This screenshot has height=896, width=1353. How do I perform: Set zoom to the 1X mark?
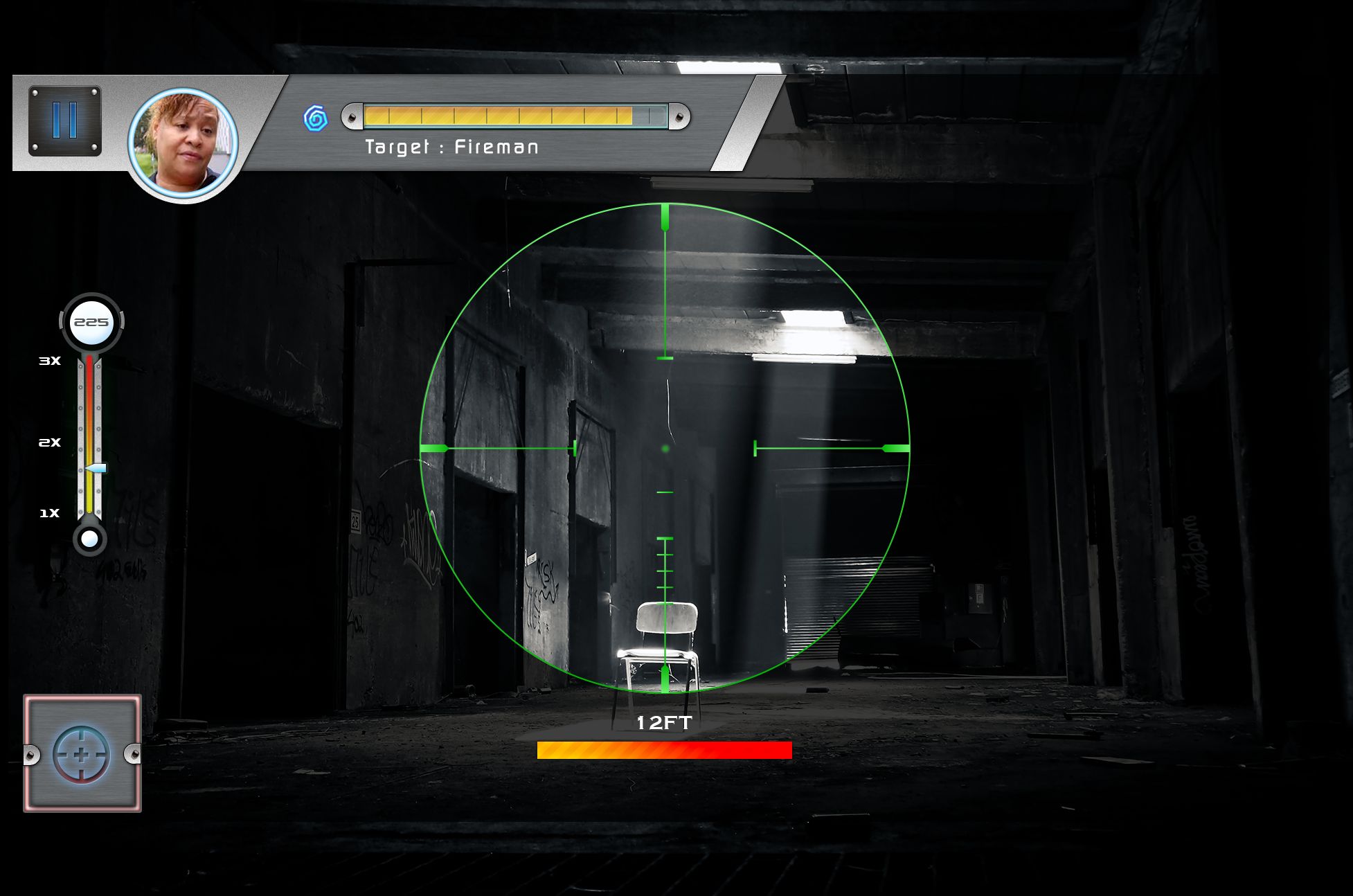[x=89, y=513]
